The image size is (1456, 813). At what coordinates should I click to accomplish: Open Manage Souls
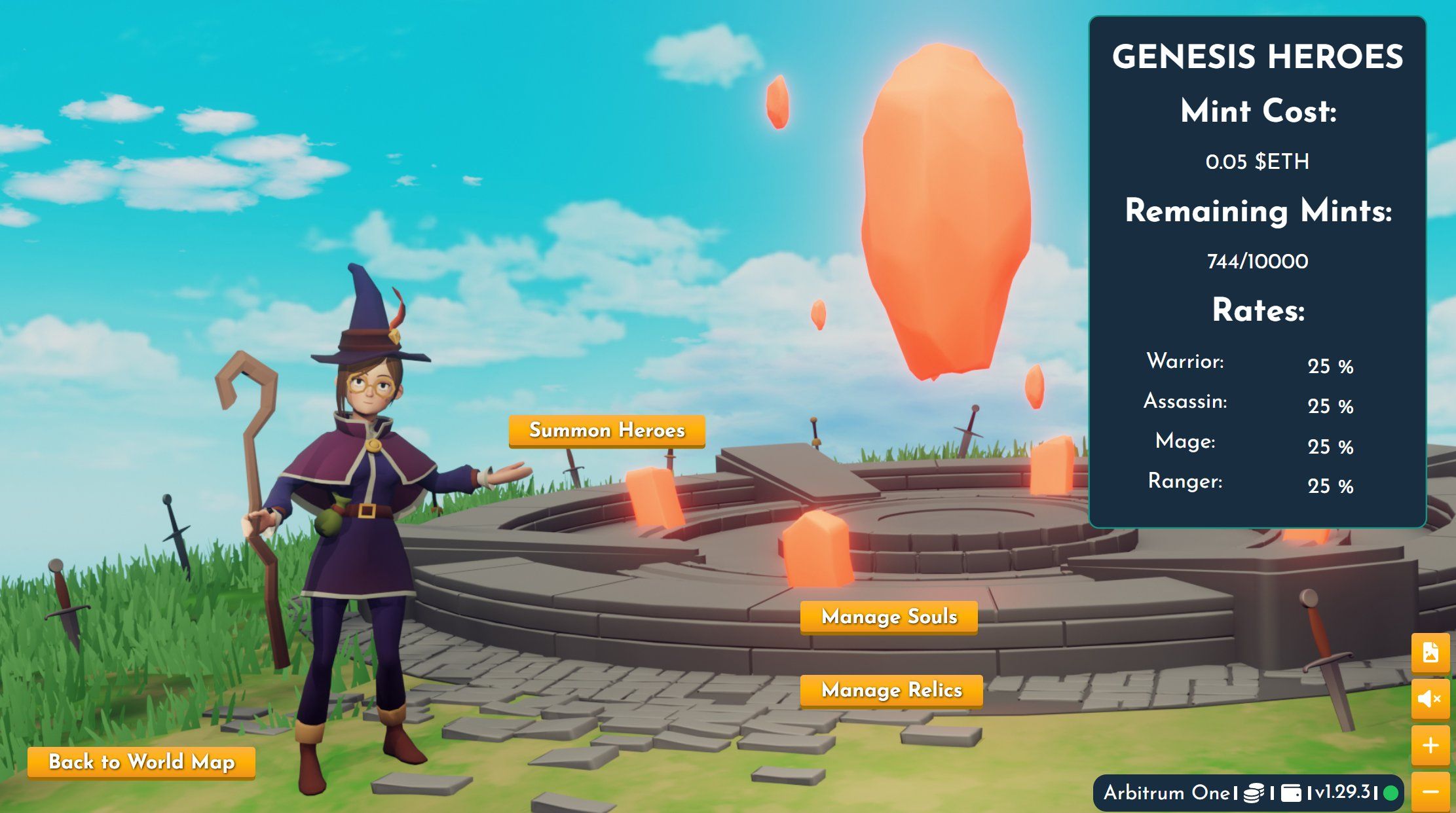point(889,617)
